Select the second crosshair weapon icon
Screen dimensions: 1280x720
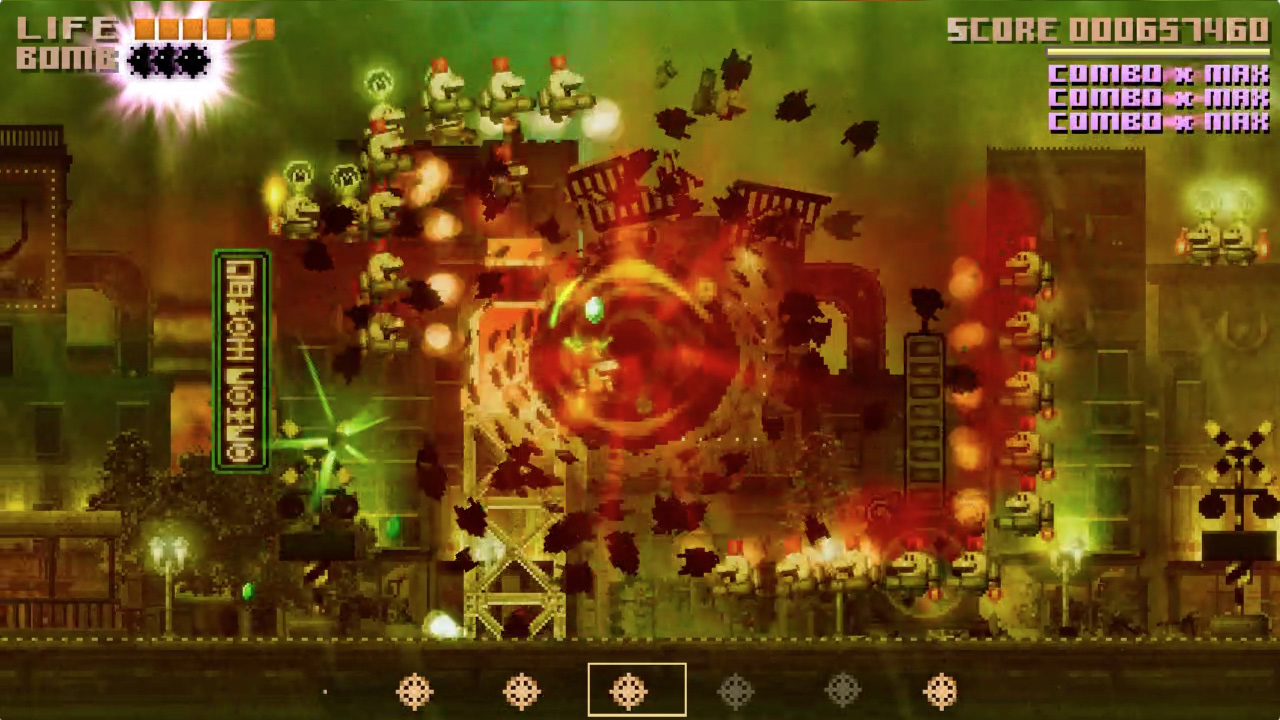523,690
